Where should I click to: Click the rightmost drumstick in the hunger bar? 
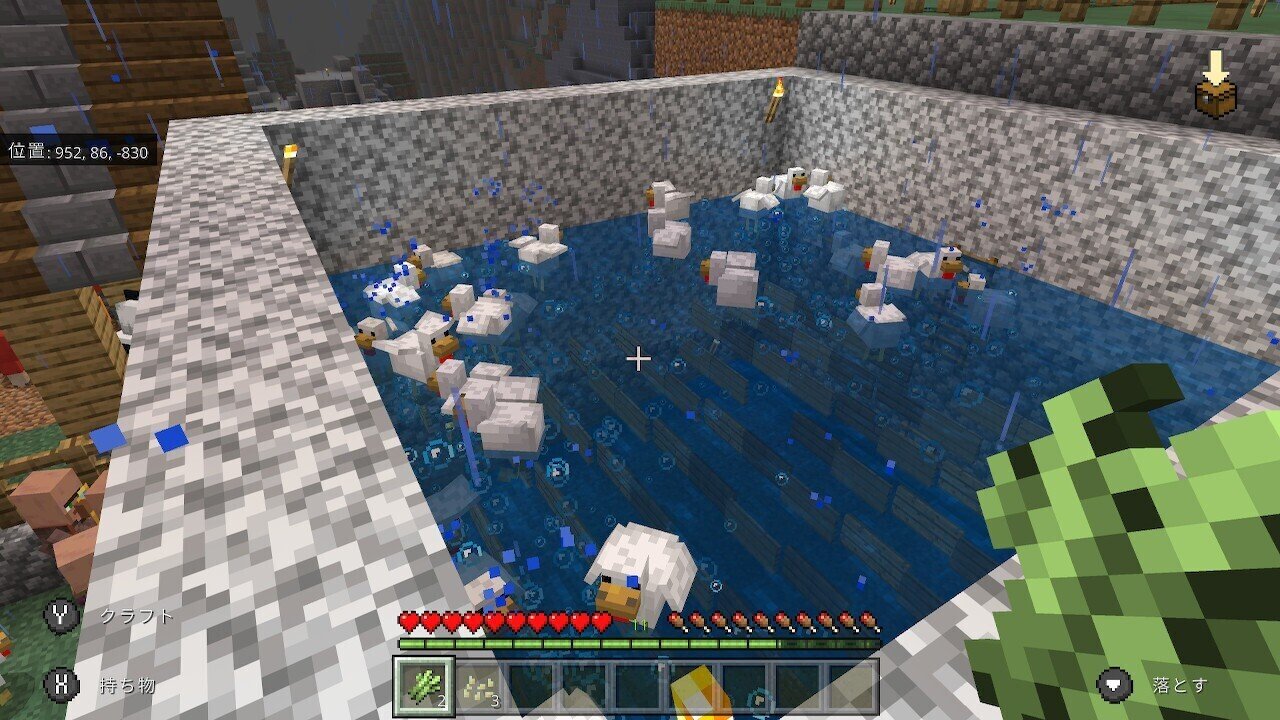point(869,622)
